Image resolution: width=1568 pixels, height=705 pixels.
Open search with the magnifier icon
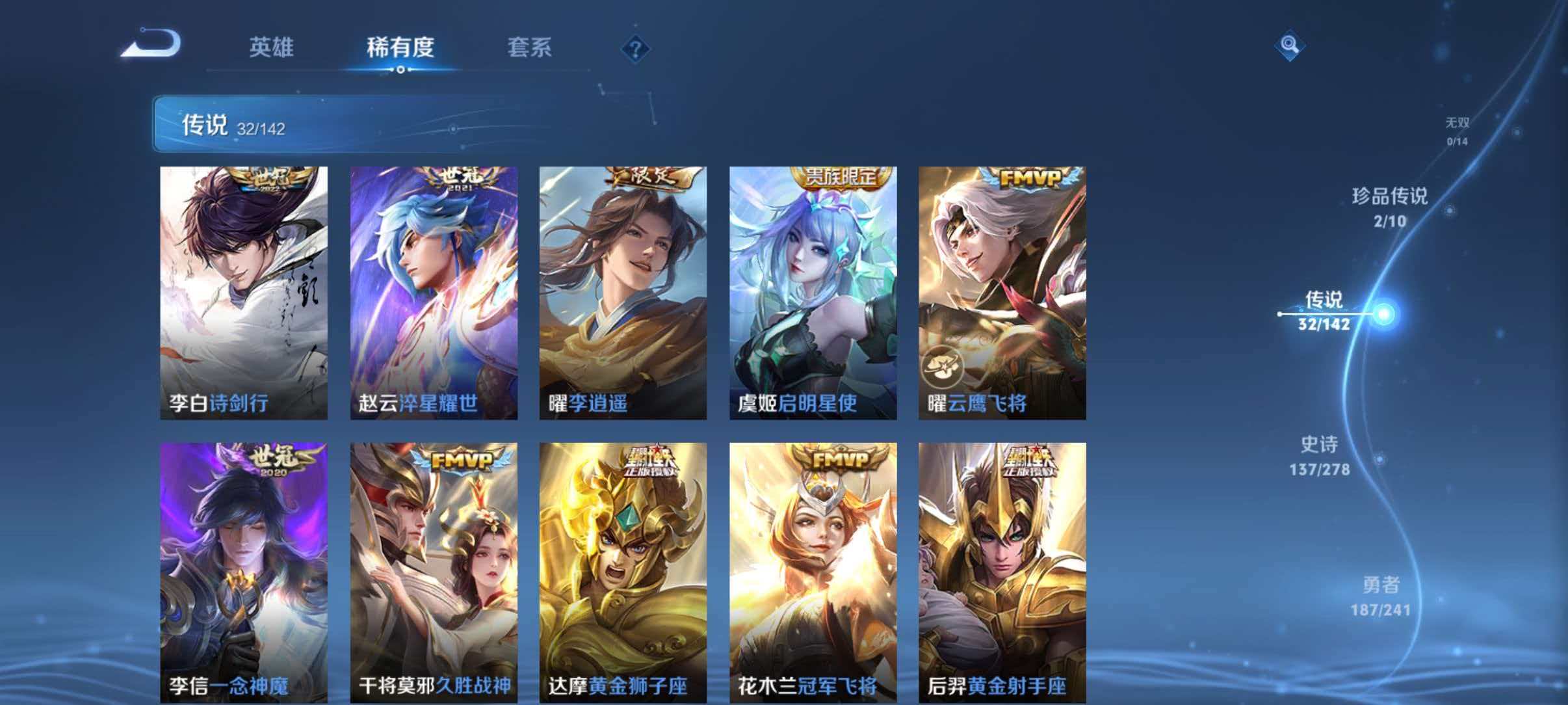coord(1290,46)
